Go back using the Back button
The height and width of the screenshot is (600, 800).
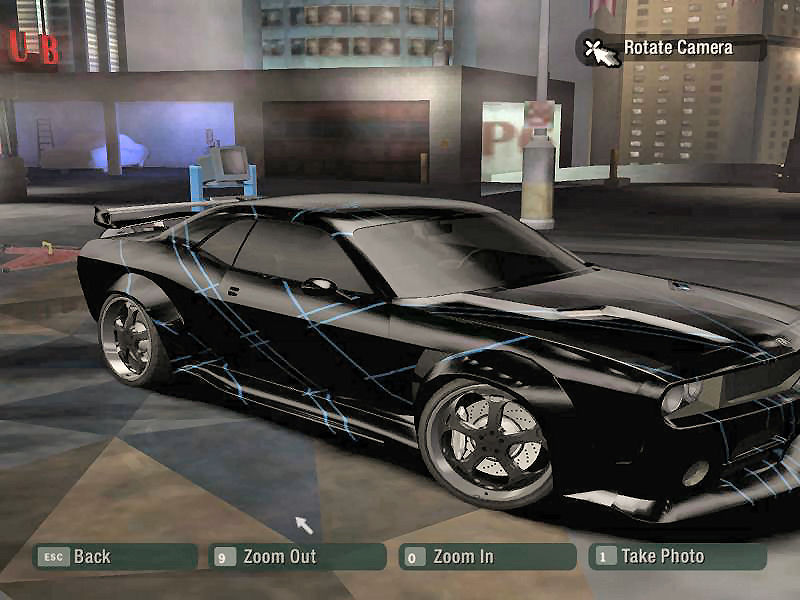[x=113, y=557]
